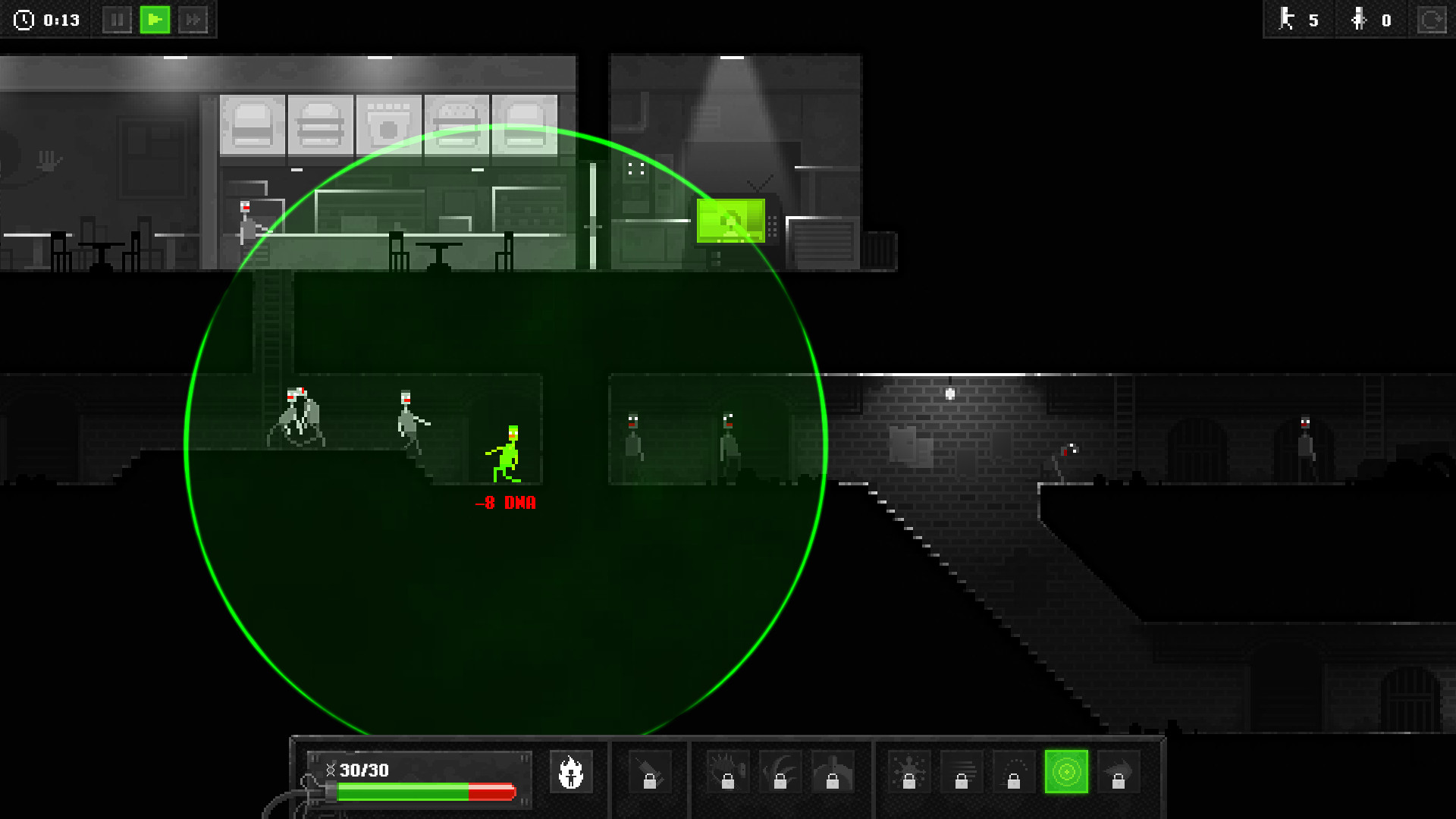Click the locked shotgun ability slot
The height and width of the screenshot is (819, 1456).
click(650, 772)
